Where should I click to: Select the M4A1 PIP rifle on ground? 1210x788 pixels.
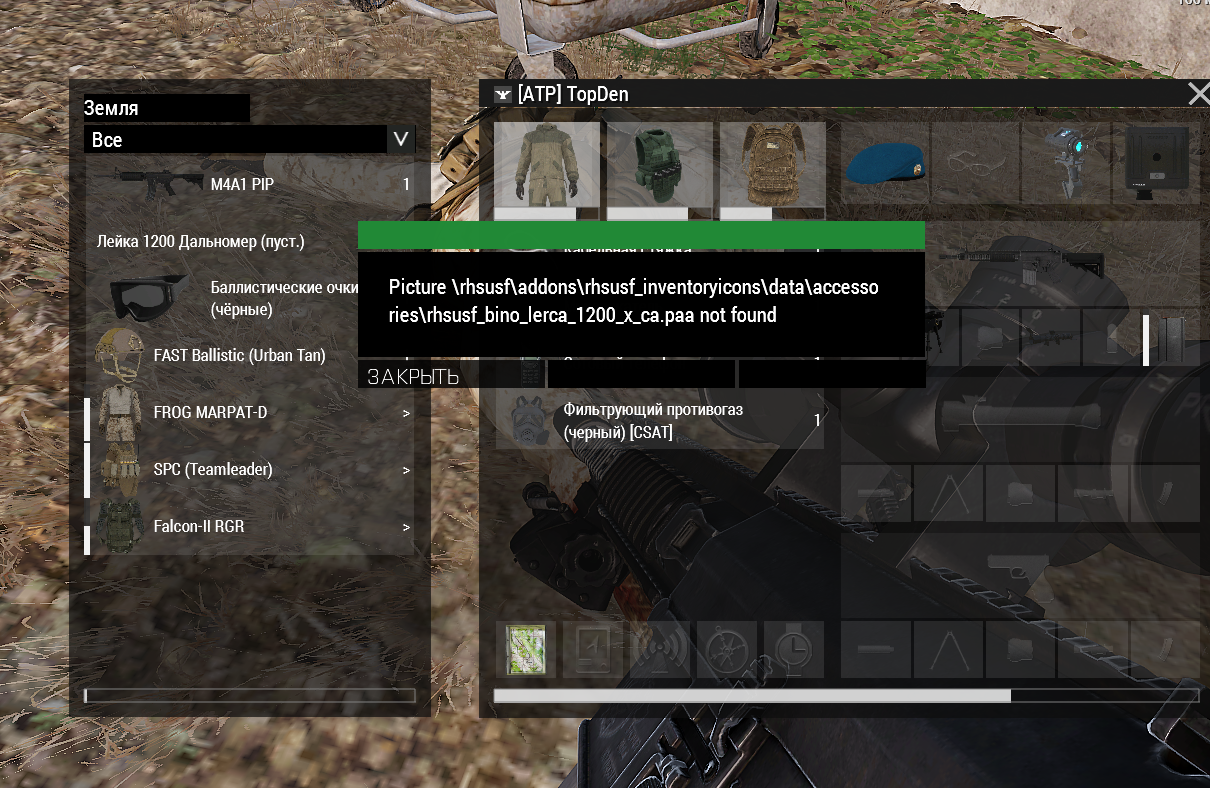(x=250, y=184)
